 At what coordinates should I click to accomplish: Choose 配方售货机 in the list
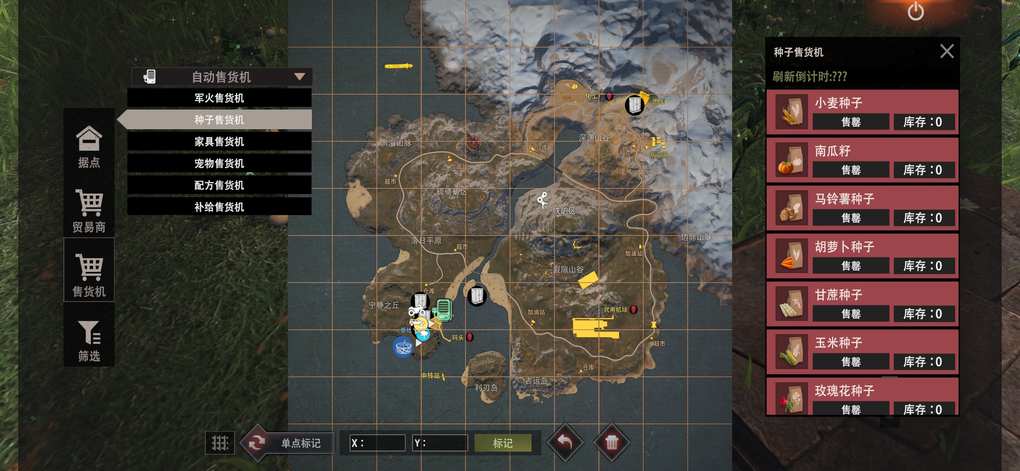click(x=219, y=185)
